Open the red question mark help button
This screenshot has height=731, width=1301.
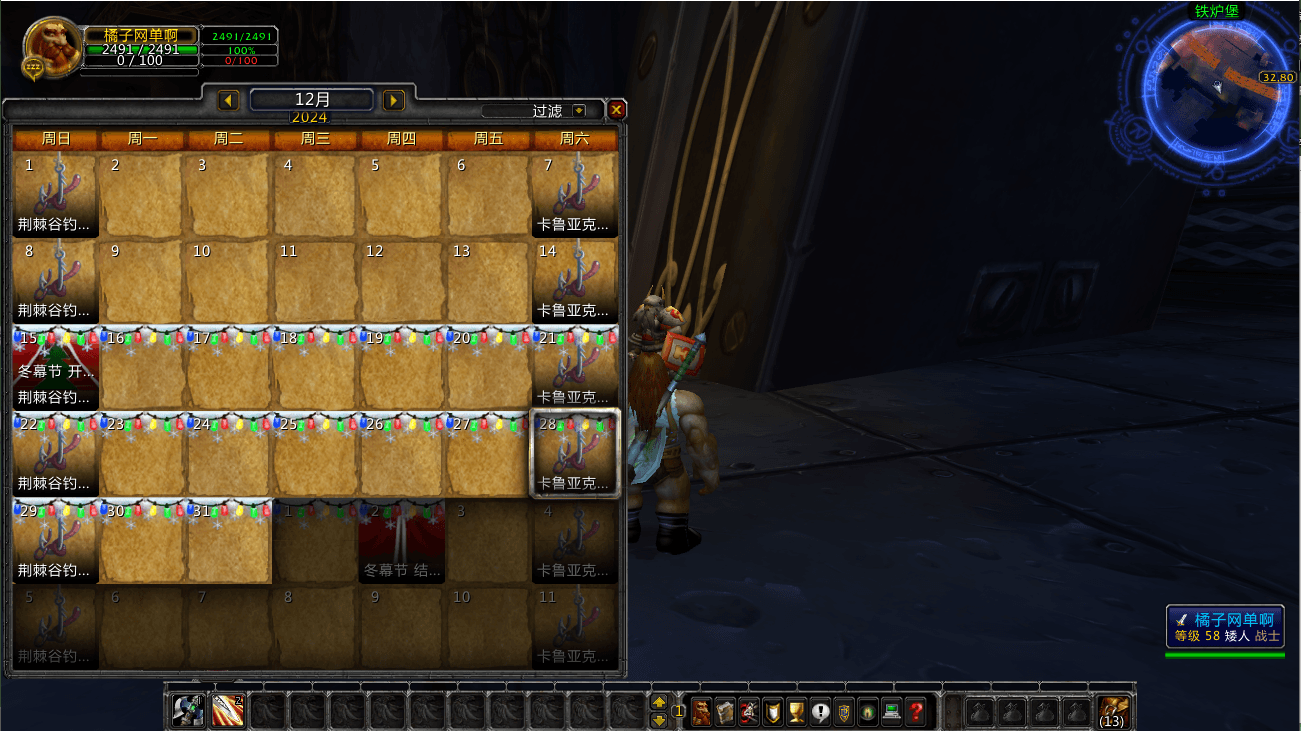[x=916, y=711]
